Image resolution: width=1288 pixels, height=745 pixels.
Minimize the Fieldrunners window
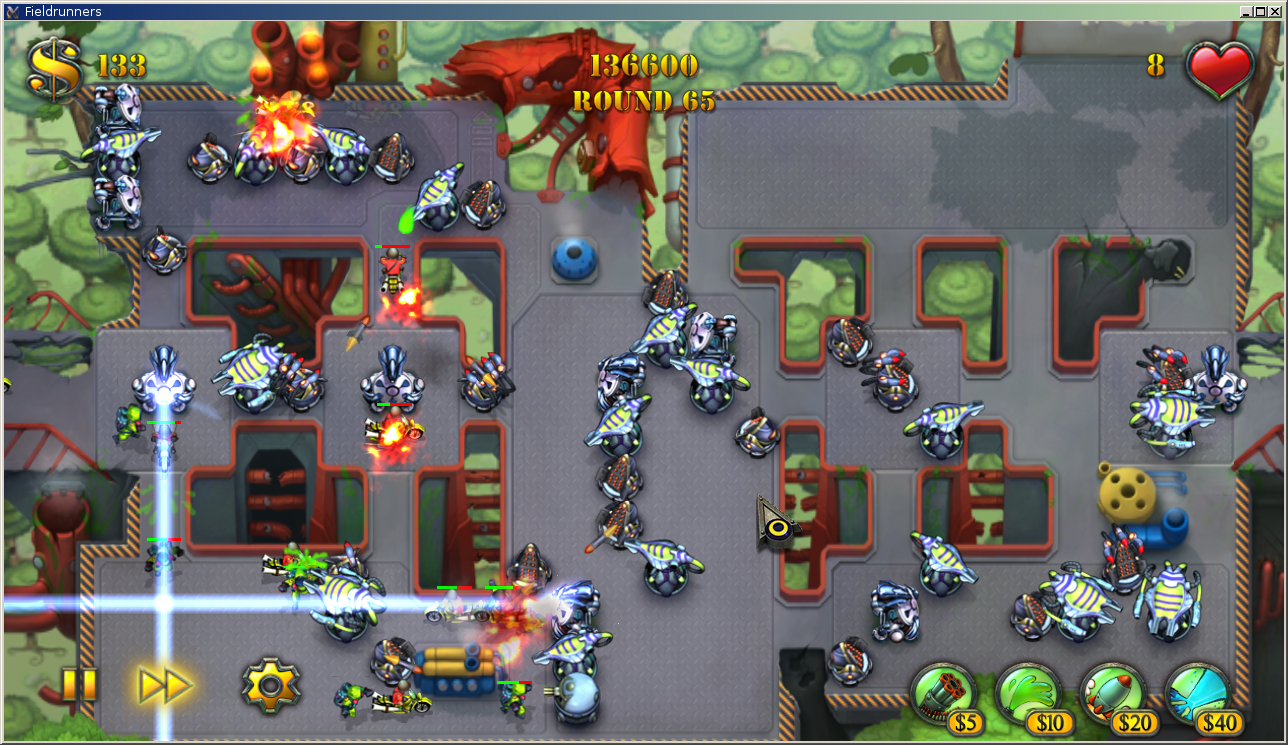pyautogui.click(x=1246, y=11)
